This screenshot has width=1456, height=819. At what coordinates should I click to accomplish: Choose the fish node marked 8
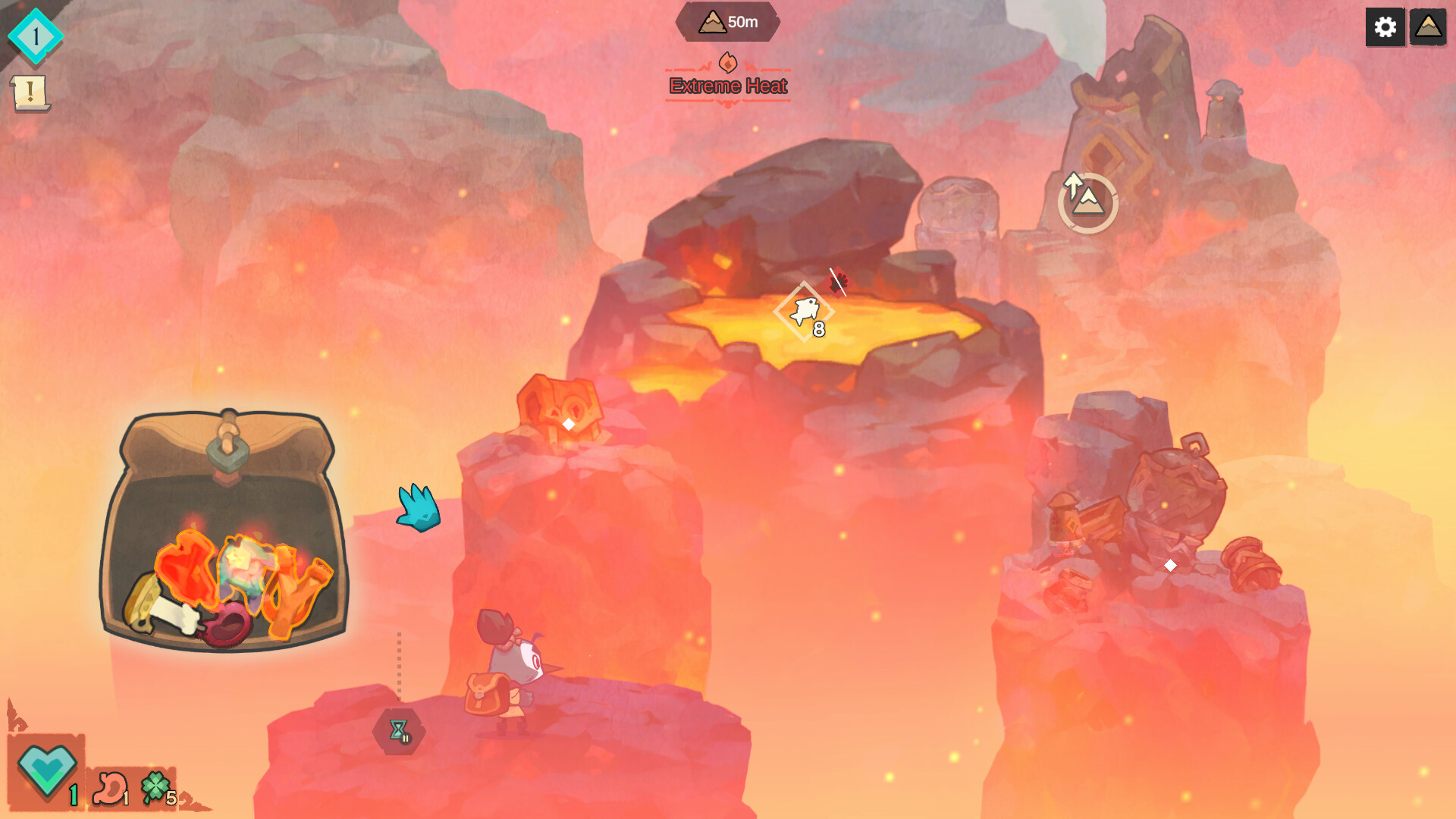(804, 312)
